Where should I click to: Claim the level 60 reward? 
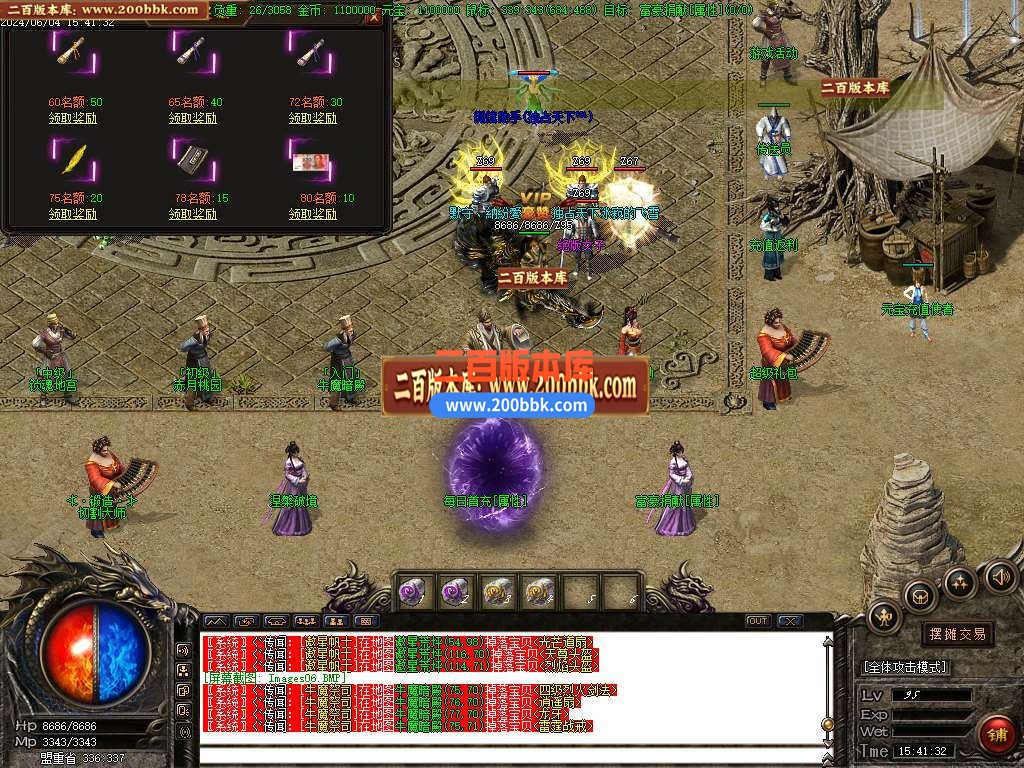click(x=73, y=118)
